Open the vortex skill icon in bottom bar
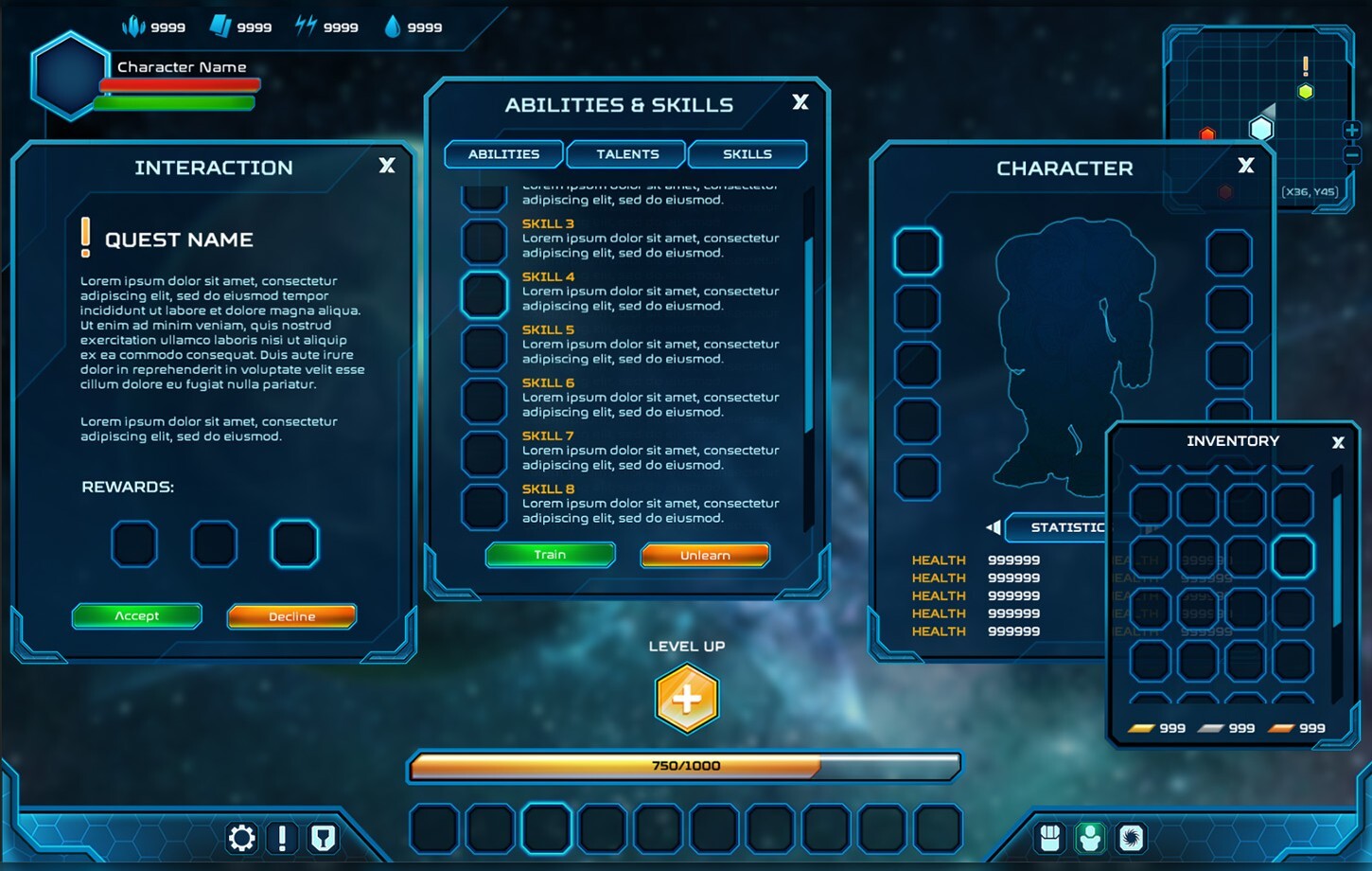 pos(1130,837)
